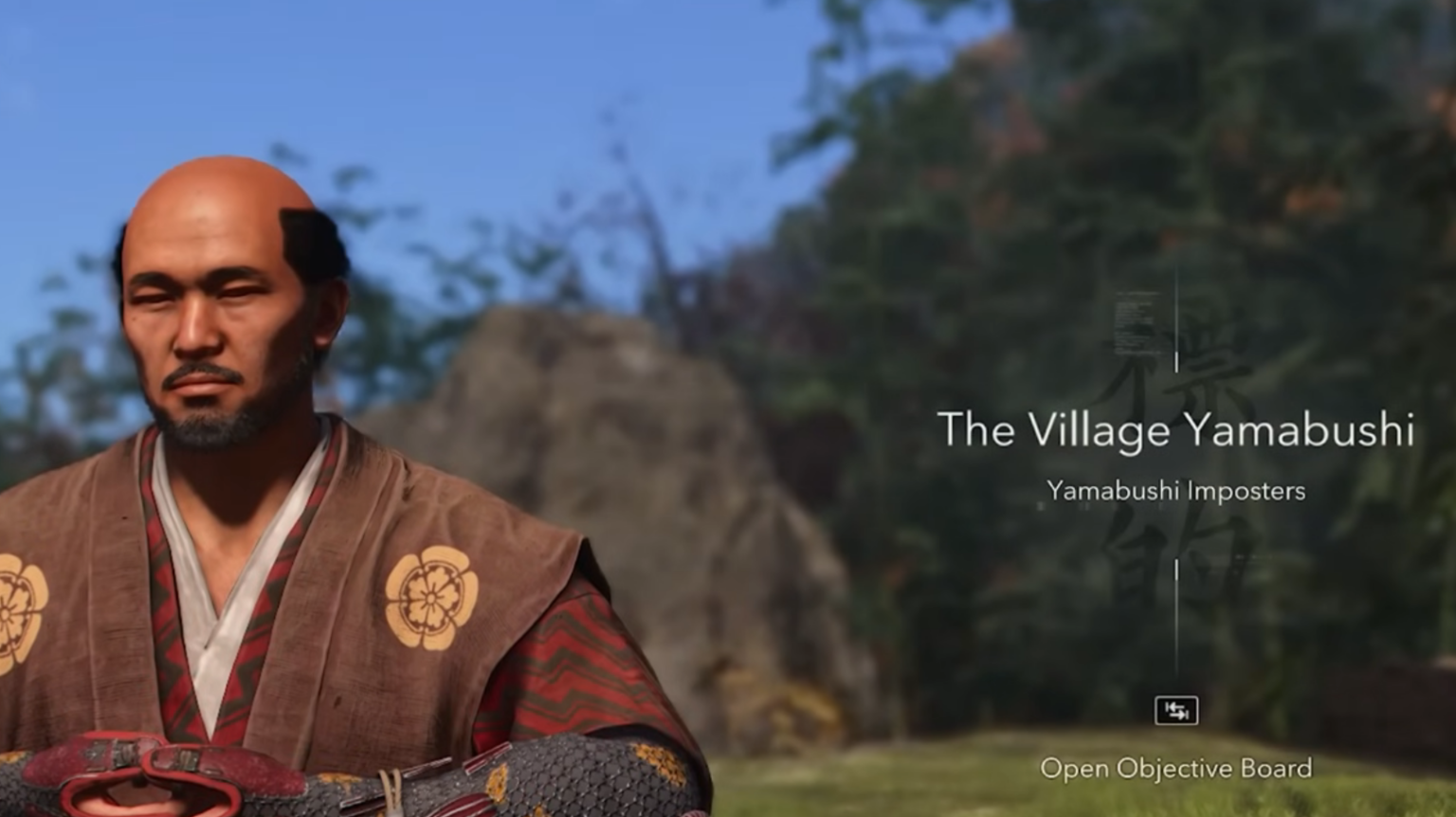The height and width of the screenshot is (817, 1456).
Task: Toggle the objective tracker for Yamabushi Imposters
Action: tap(1175, 491)
